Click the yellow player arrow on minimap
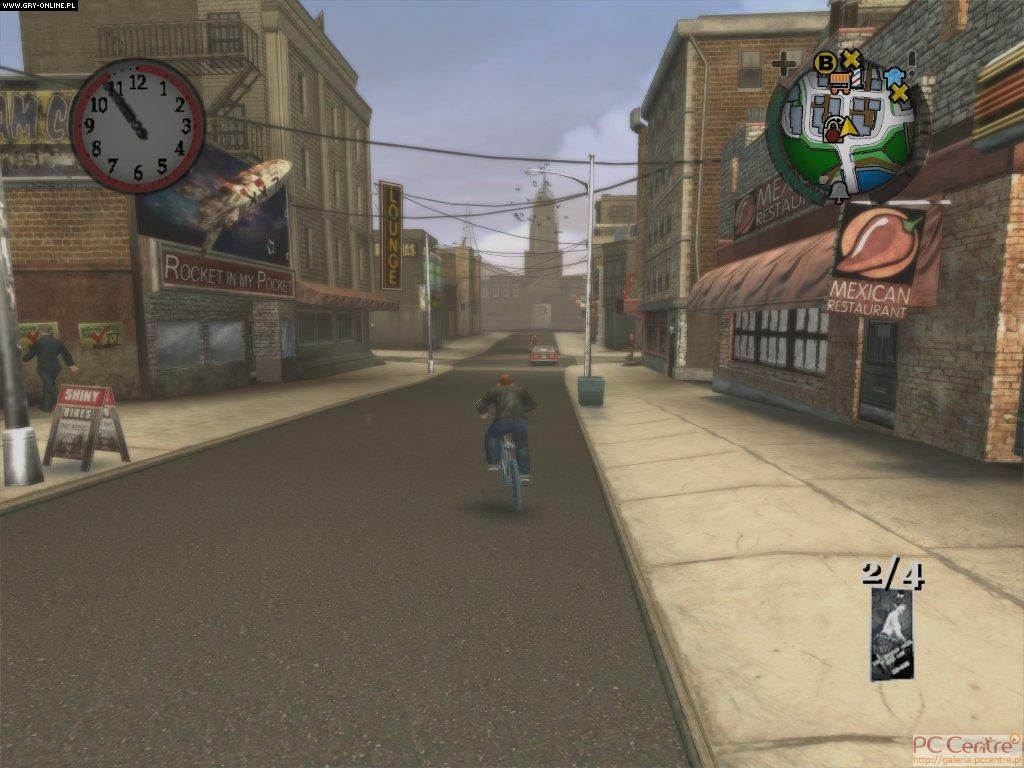The image size is (1024, 768). pos(848,126)
